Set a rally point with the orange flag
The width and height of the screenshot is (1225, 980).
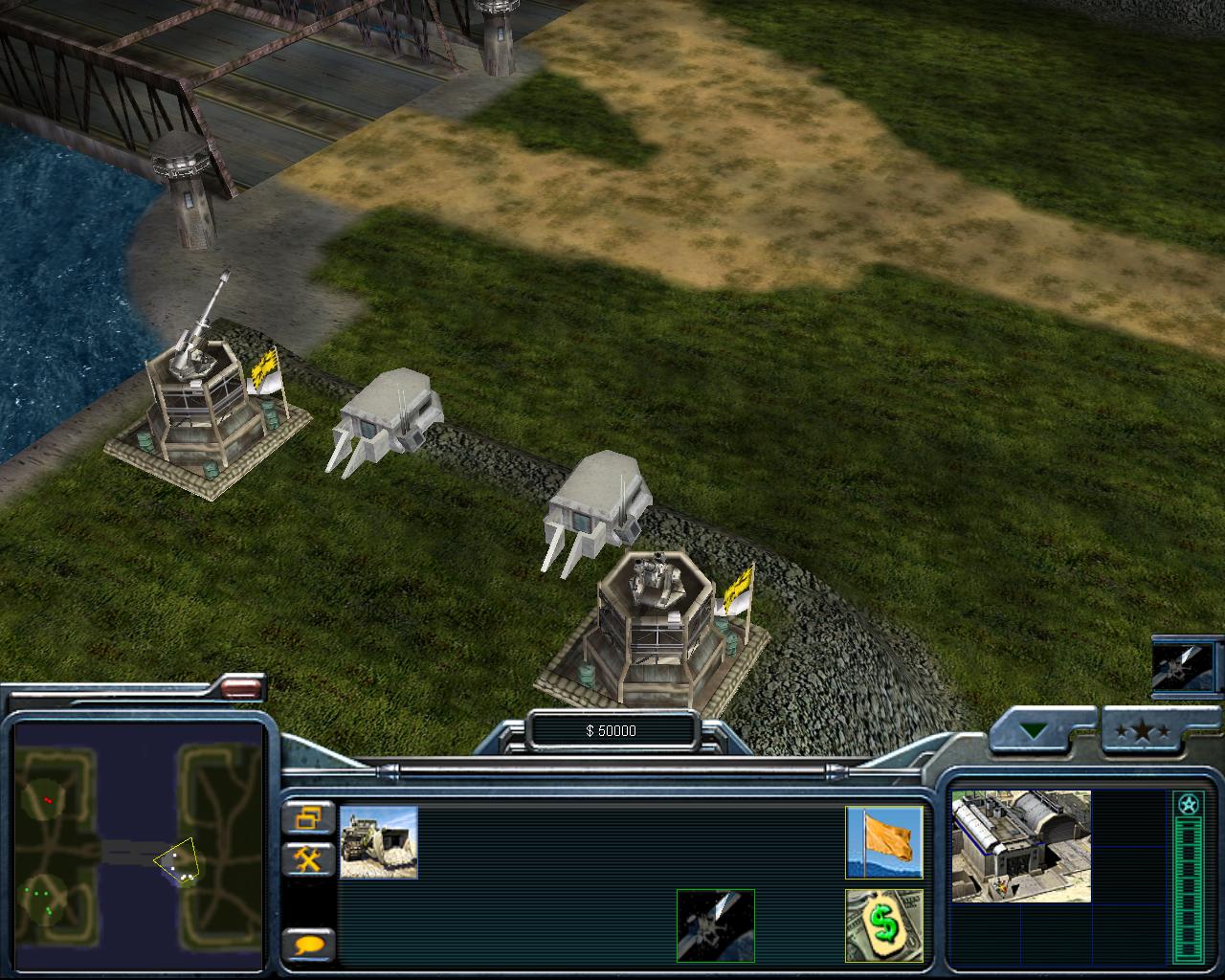pos(883,842)
